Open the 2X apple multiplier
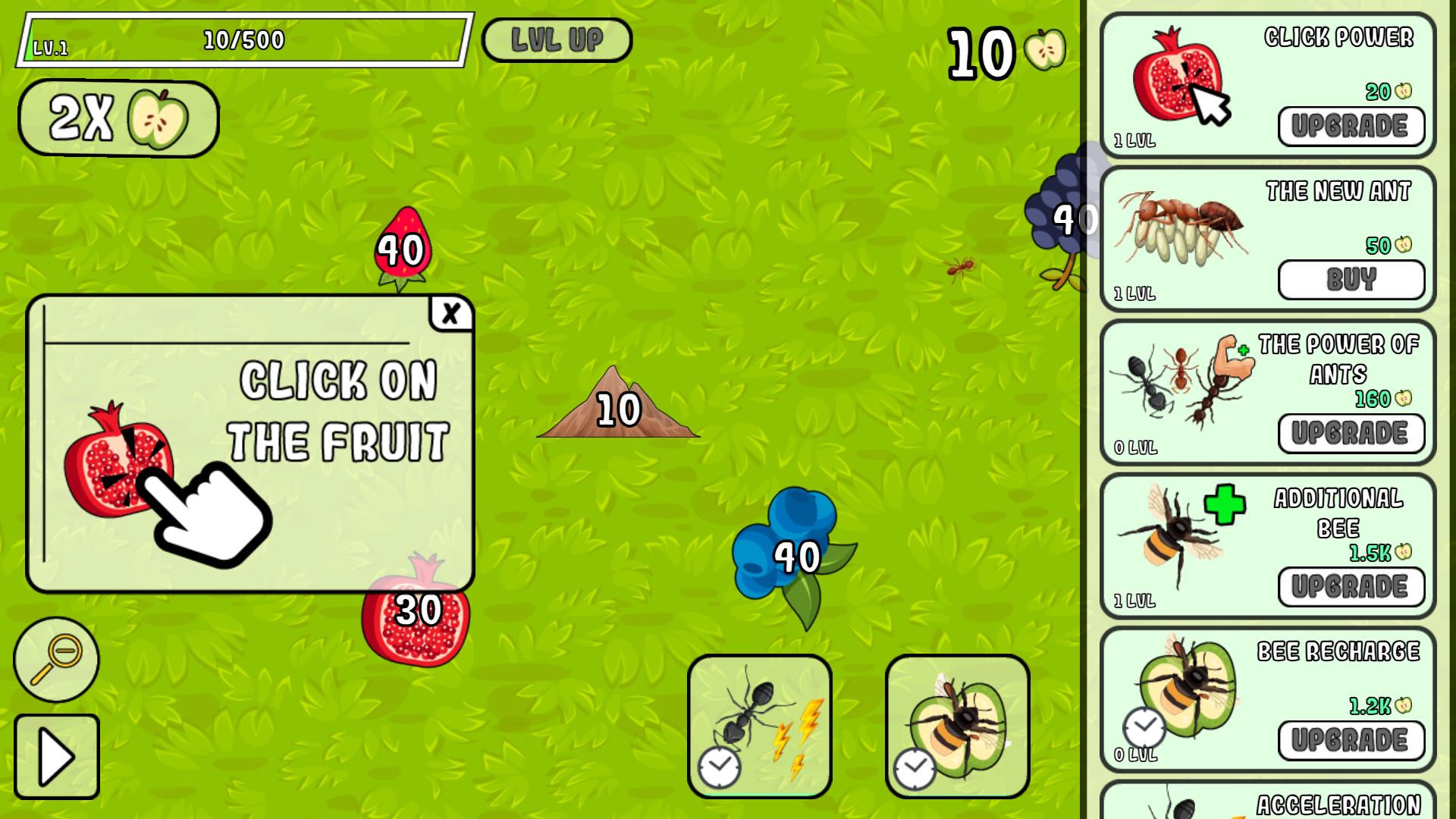The width and height of the screenshot is (1456, 819). [118, 118]
